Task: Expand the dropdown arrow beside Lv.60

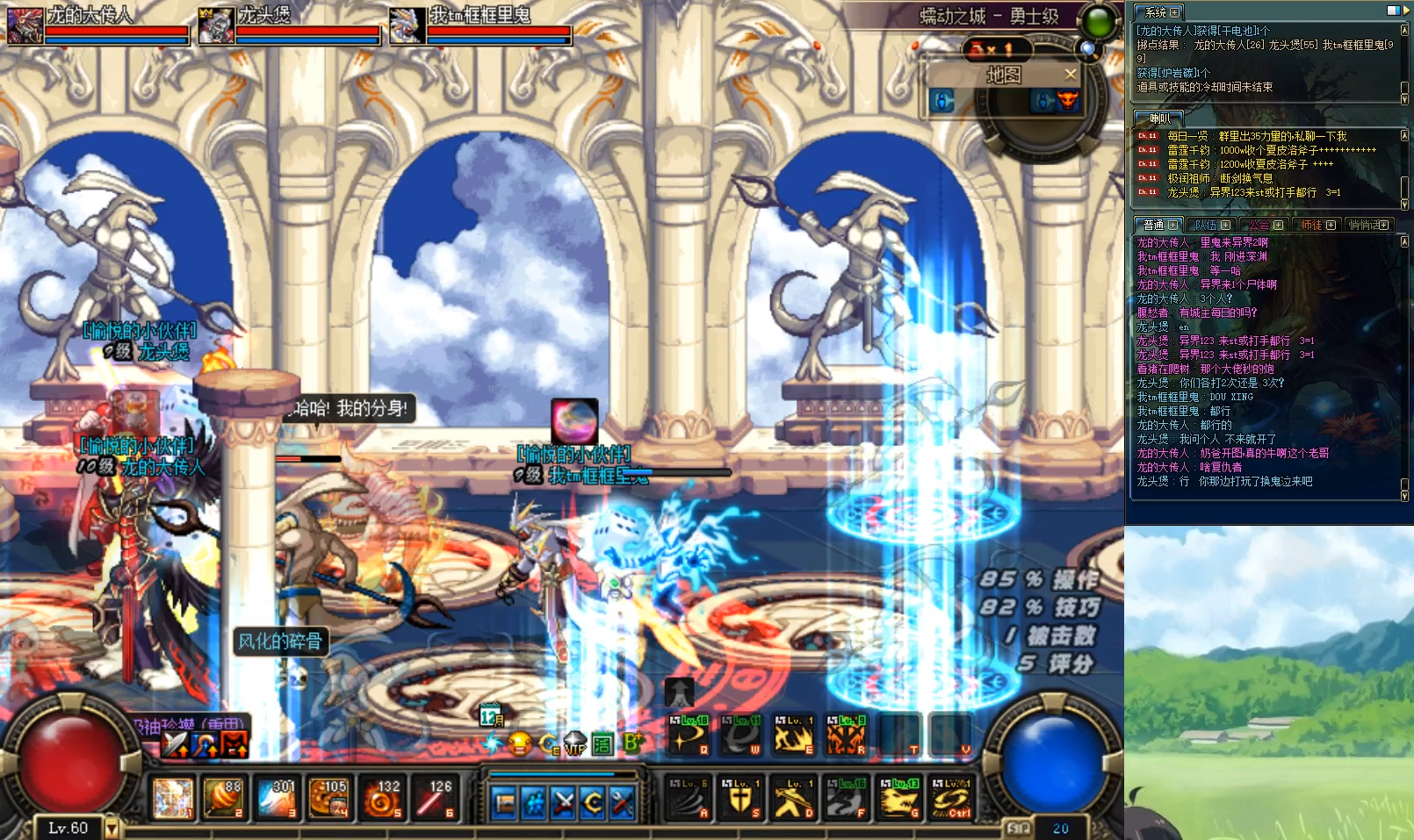Action: [x=112, y=828]
